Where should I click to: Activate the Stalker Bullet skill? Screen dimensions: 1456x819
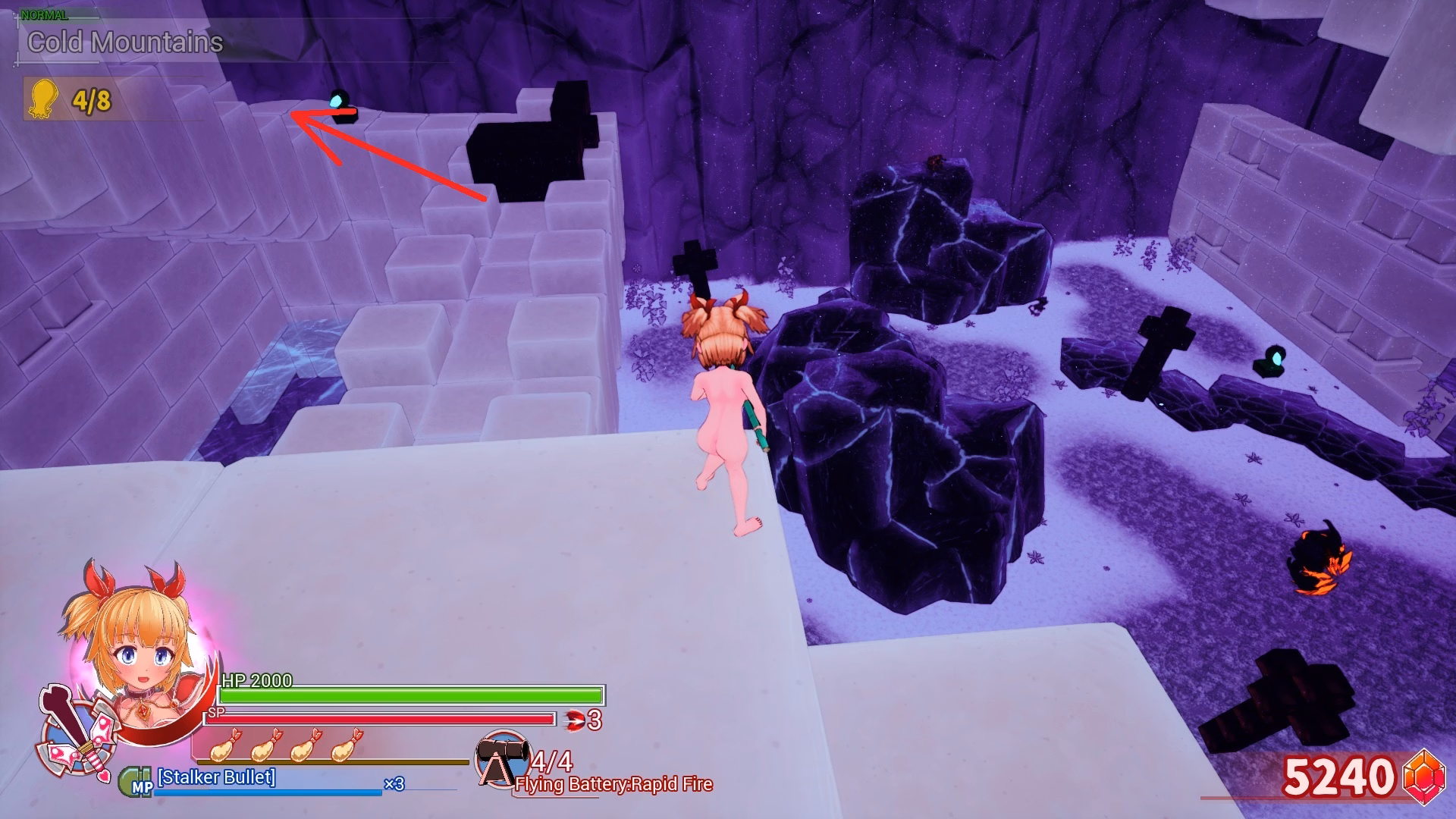(216, 777)
